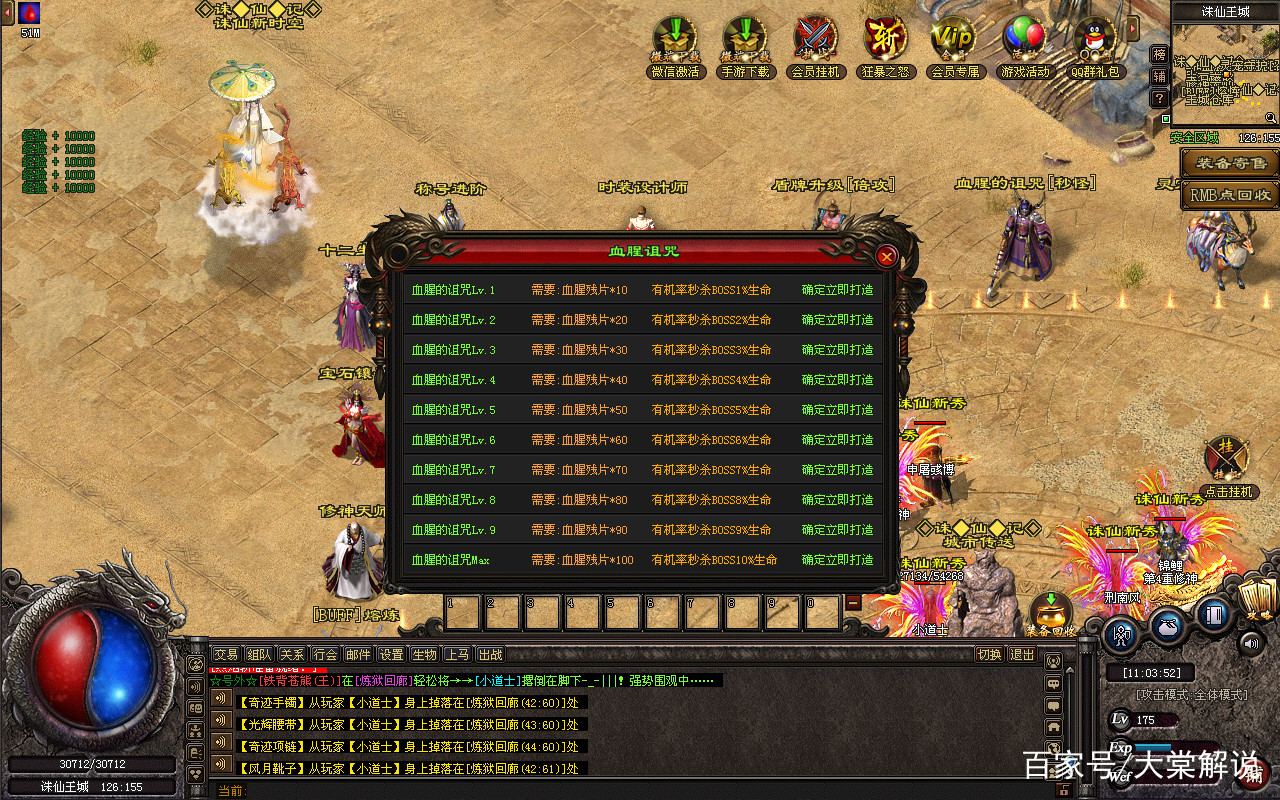Open the 交易 trade tab
The height and width of the screenshot is (800, 1280).
(x=226, y=654)
